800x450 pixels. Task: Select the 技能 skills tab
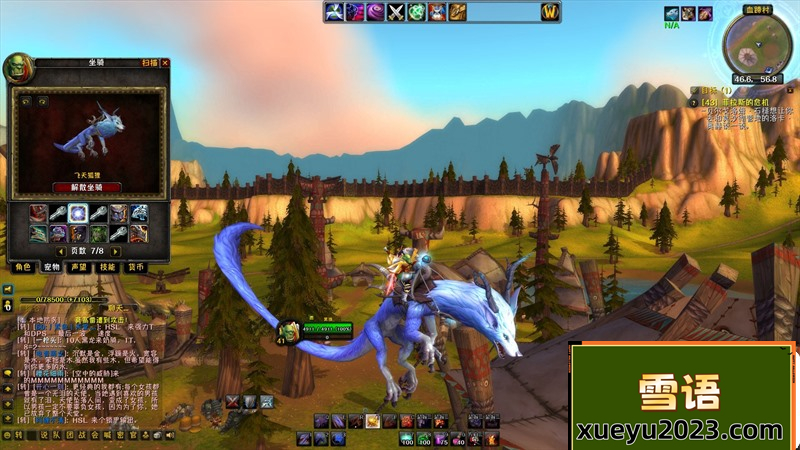(x=108, y=267)
